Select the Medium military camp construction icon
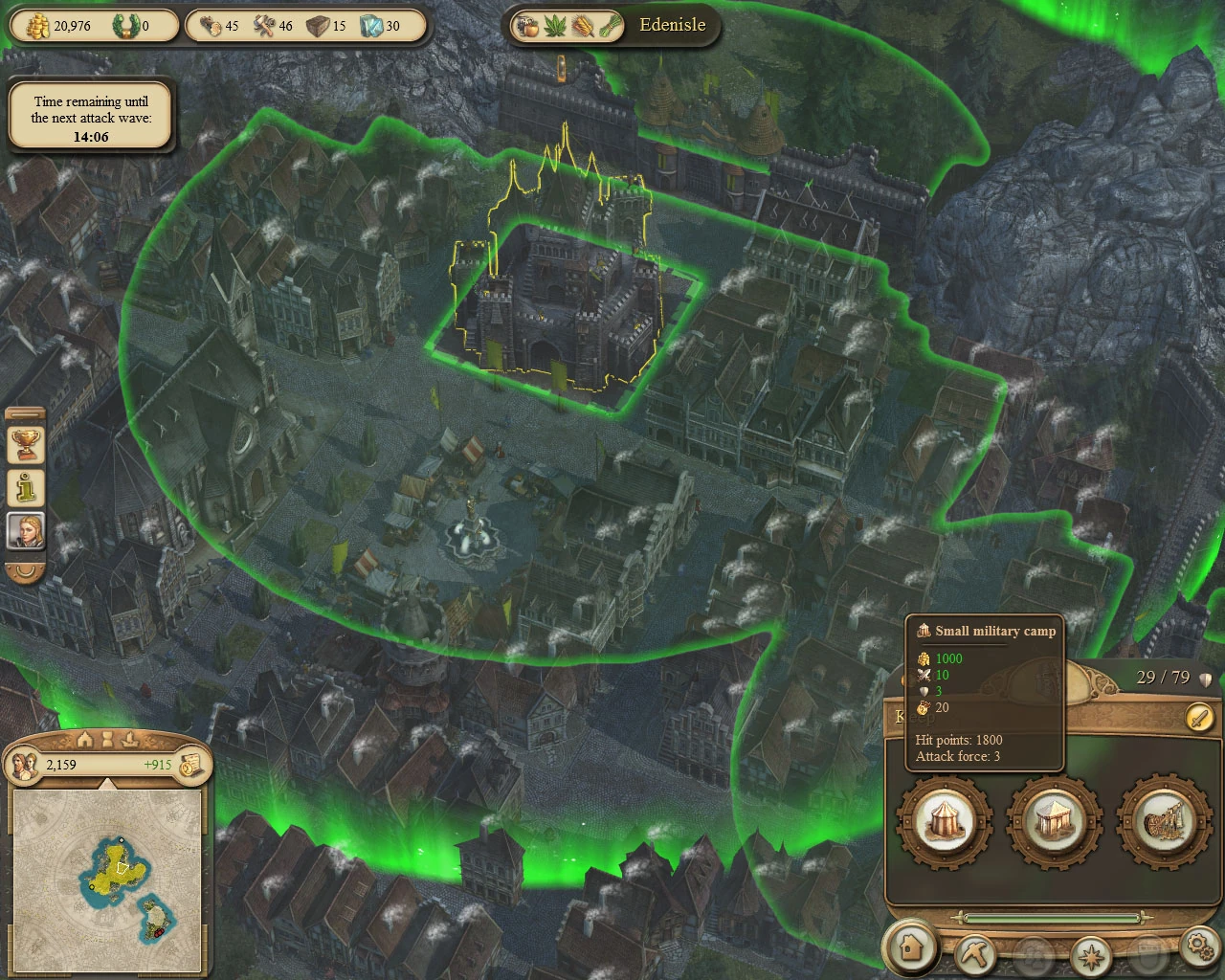Image resolution: width=1225 pixels, height=980 pixels. coord(1054,823)
